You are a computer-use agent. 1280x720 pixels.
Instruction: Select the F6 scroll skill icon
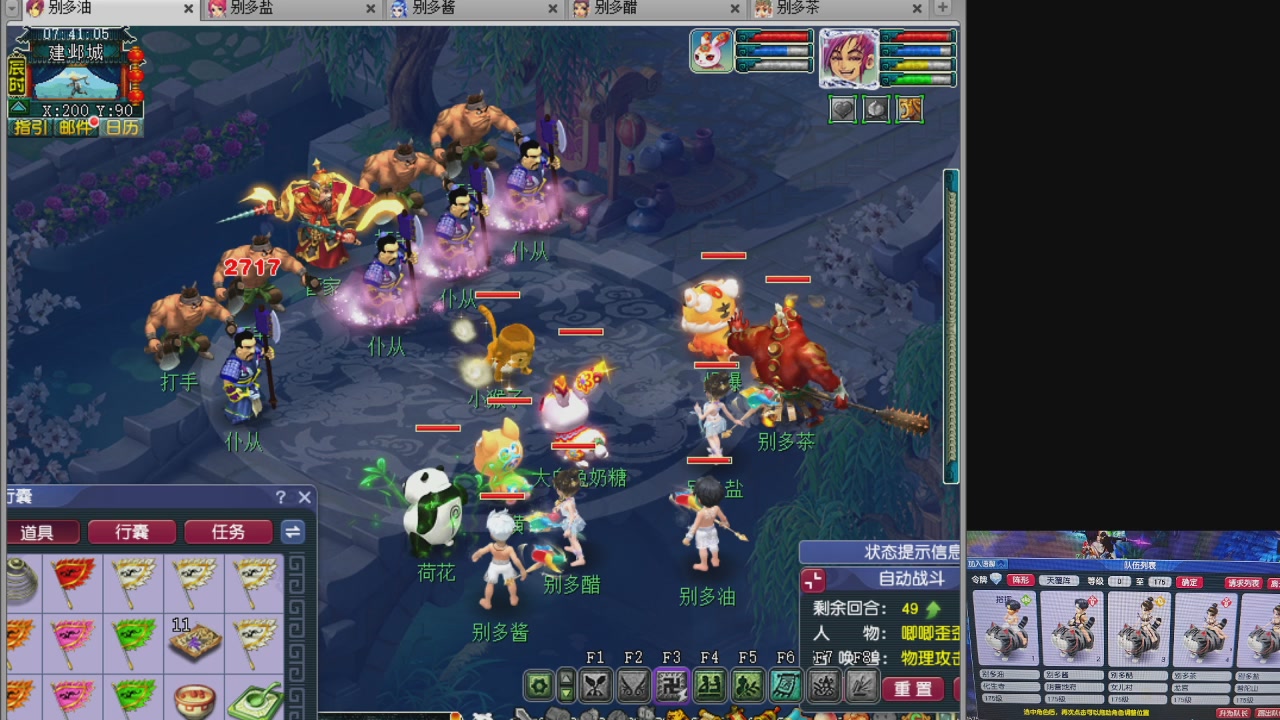(x=786, y=685)
